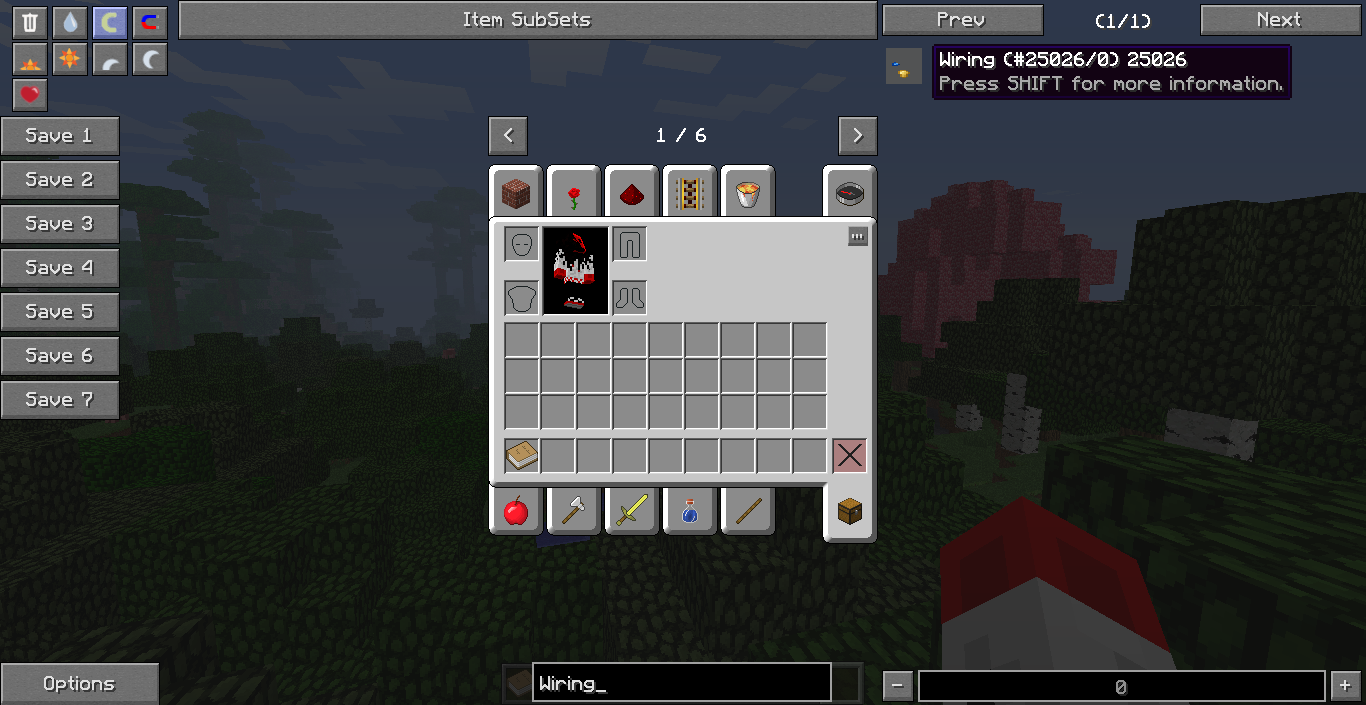Open the red rose decorations tab
1366x705 pixels.
574,194
